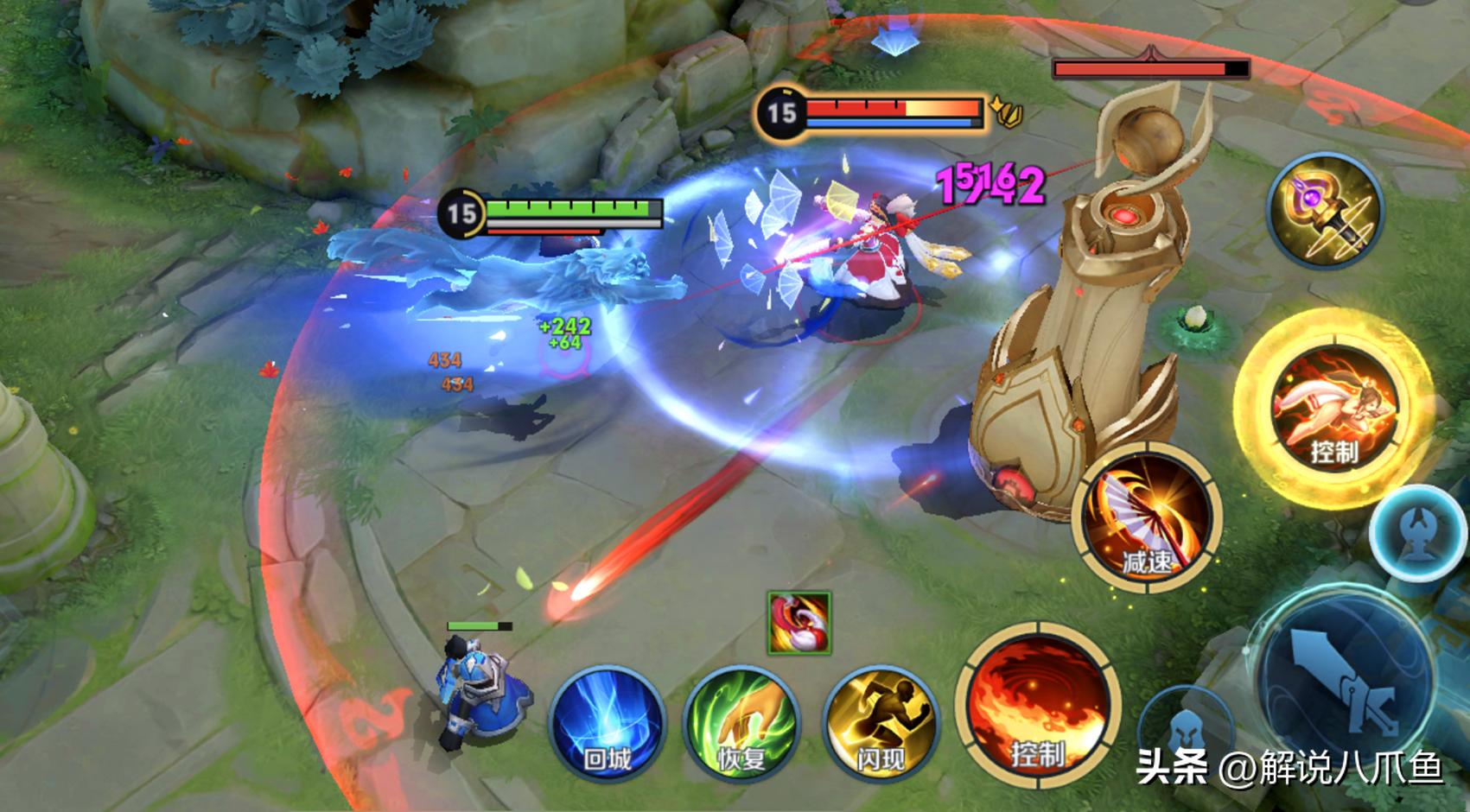Select the attack-tower target button

tap(1416, 530)
